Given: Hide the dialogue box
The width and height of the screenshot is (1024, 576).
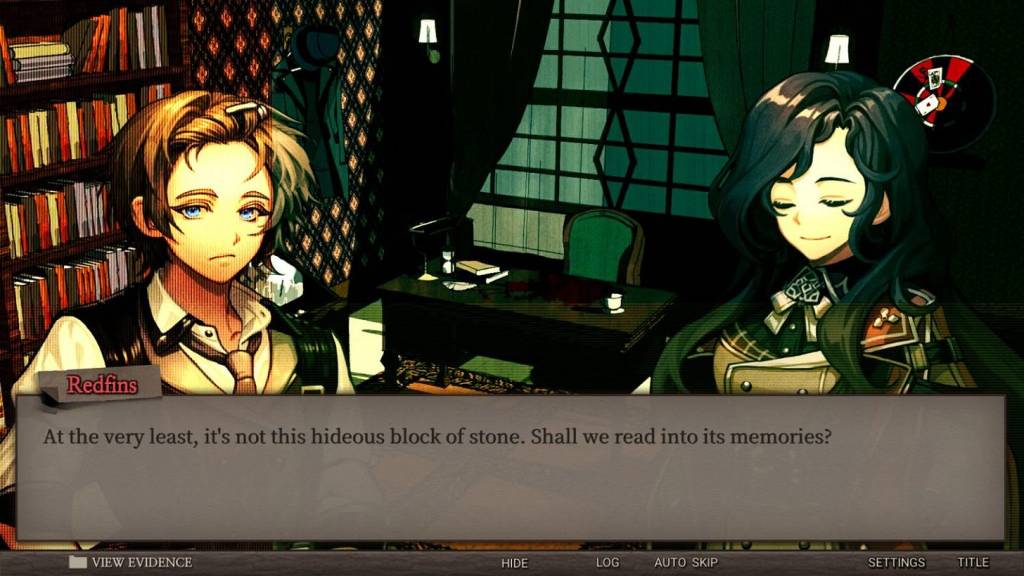Looking at the screenshot, I should pos(514,563).
